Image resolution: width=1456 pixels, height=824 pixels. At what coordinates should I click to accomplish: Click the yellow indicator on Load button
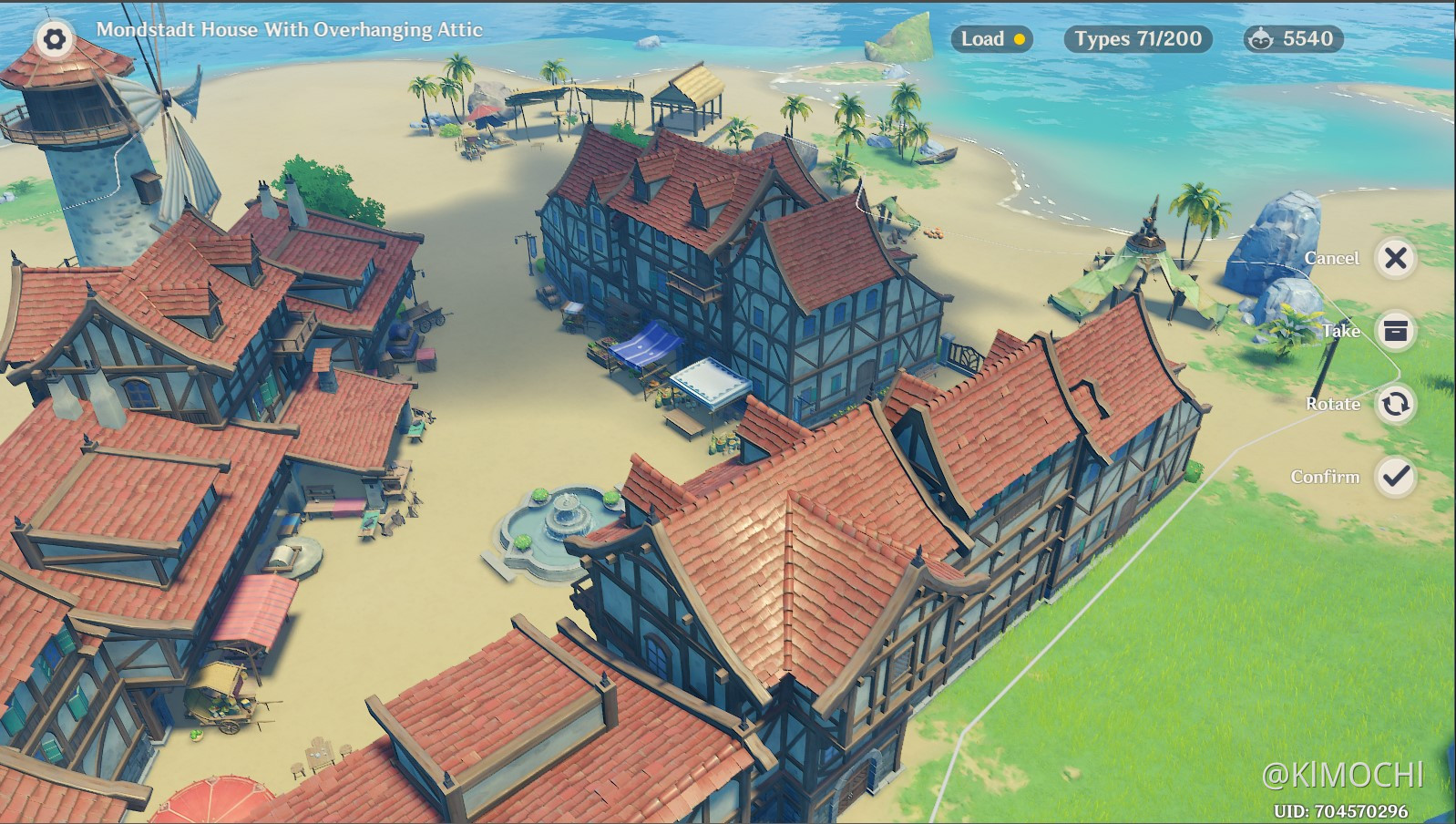1018,41
